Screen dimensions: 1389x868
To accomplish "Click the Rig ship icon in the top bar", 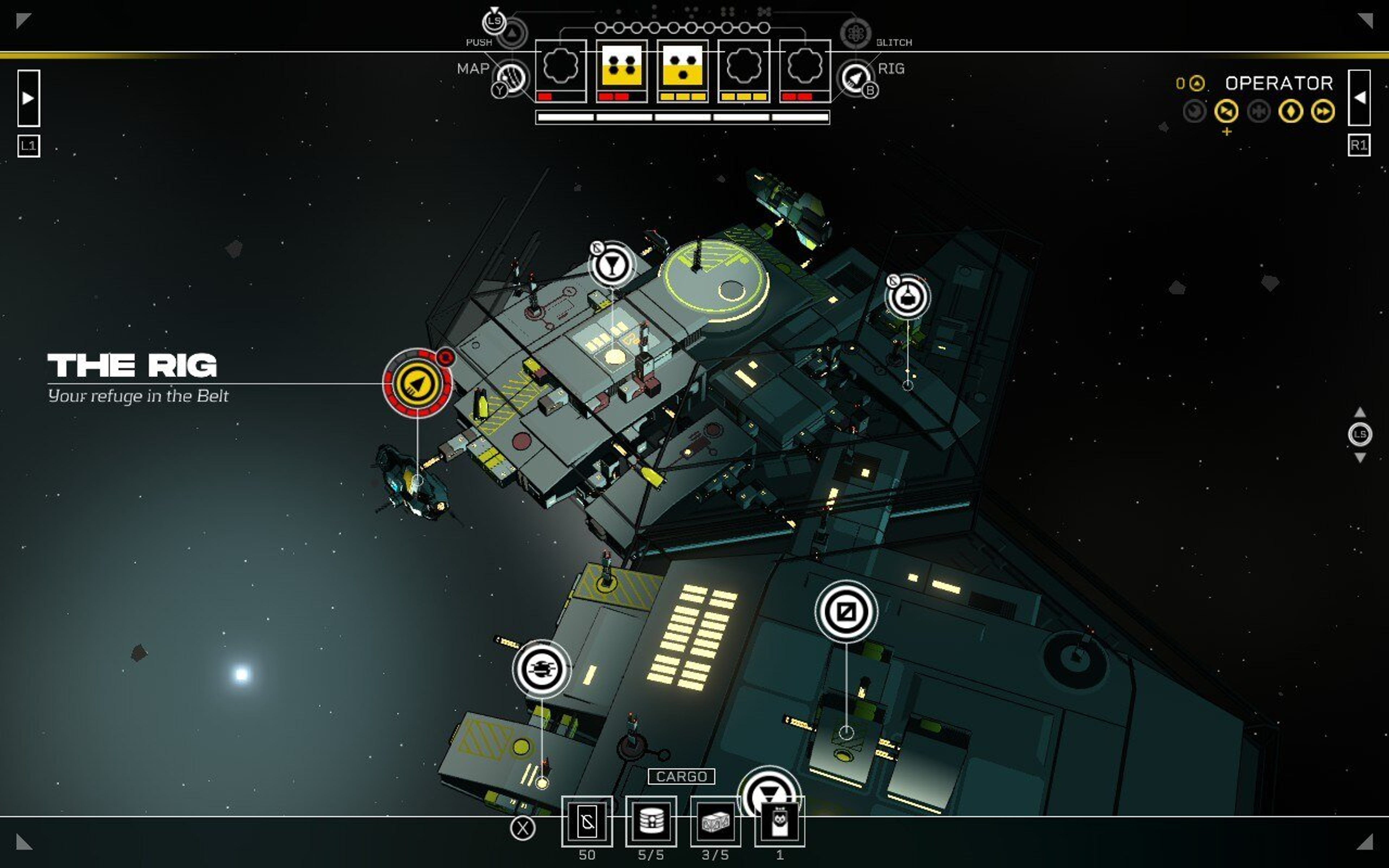I will 855,77.
